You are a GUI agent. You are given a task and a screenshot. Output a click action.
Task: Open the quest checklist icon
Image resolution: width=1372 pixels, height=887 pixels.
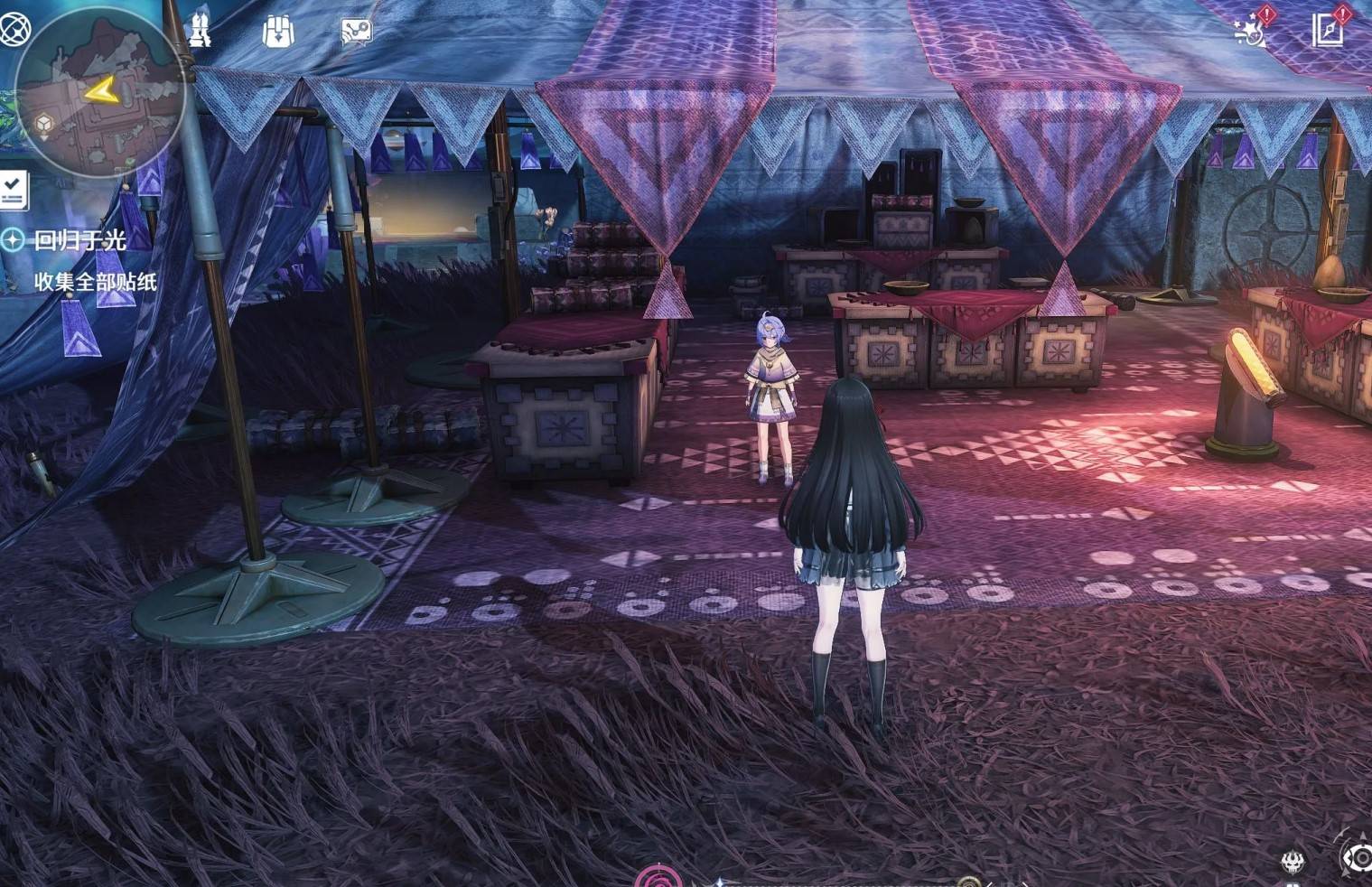coord(13,189)
